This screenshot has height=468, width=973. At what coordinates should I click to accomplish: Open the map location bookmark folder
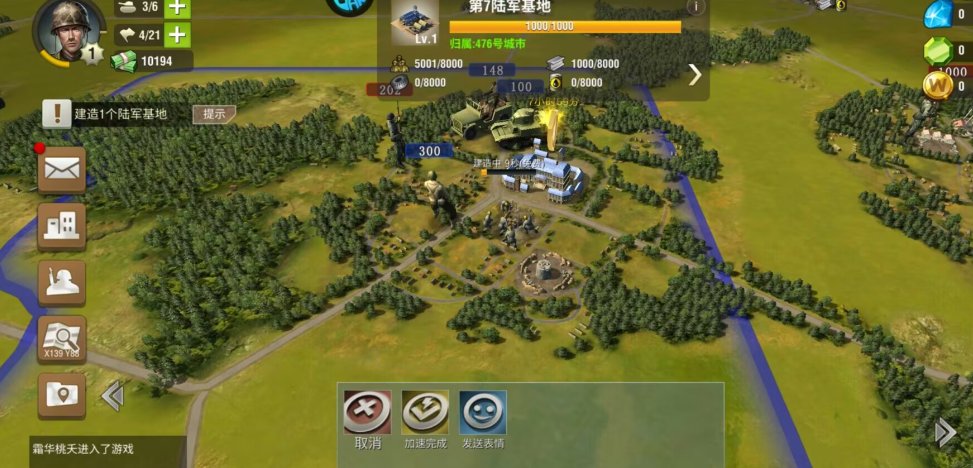point(62,395)
